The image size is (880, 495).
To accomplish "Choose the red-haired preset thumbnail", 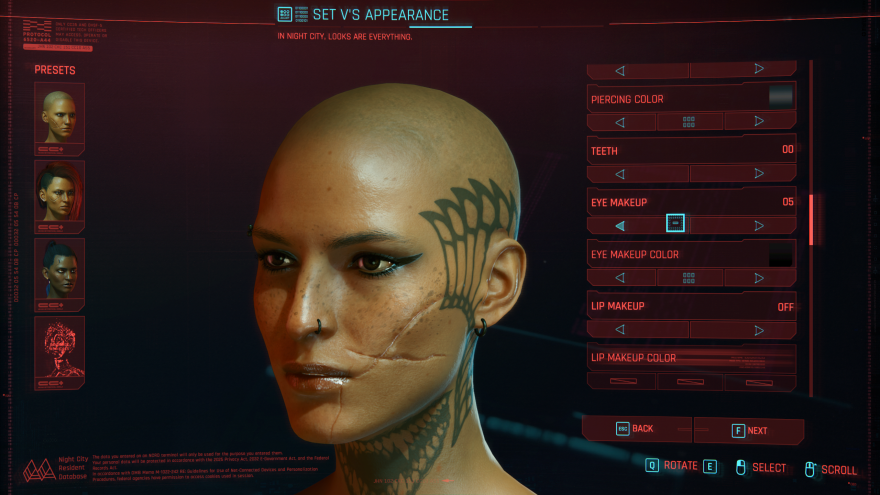I will [59, 195].
